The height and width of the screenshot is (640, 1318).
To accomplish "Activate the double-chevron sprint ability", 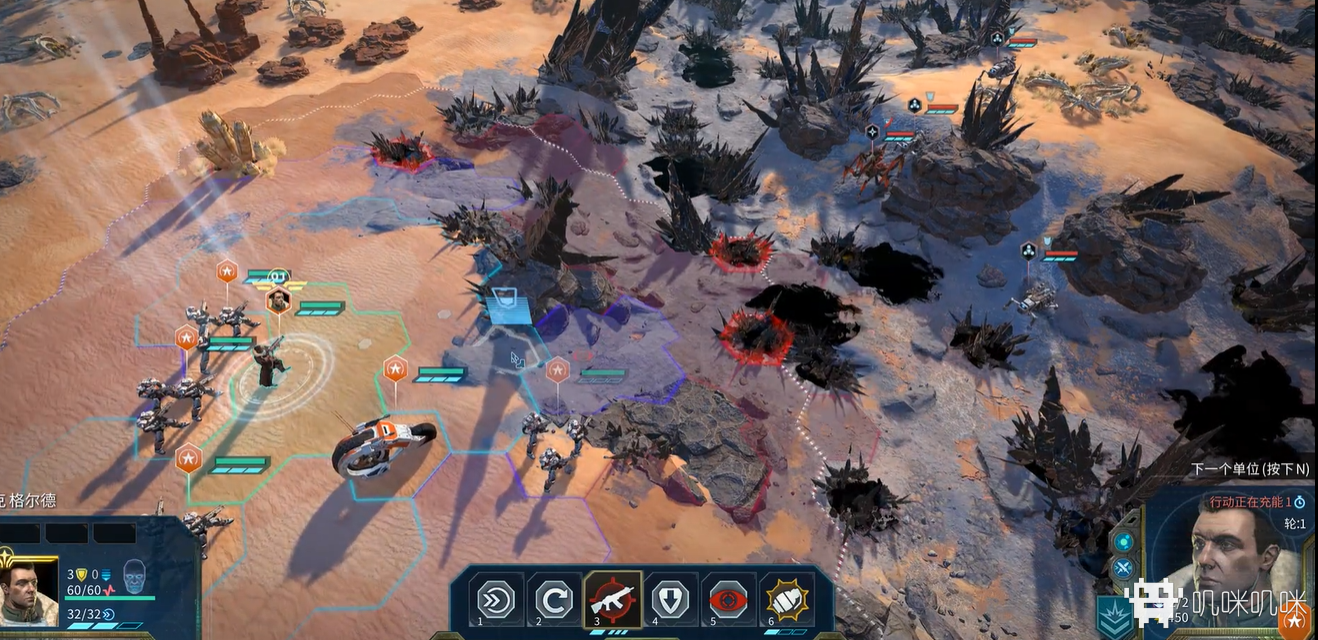I will click(x=497, y=599).
